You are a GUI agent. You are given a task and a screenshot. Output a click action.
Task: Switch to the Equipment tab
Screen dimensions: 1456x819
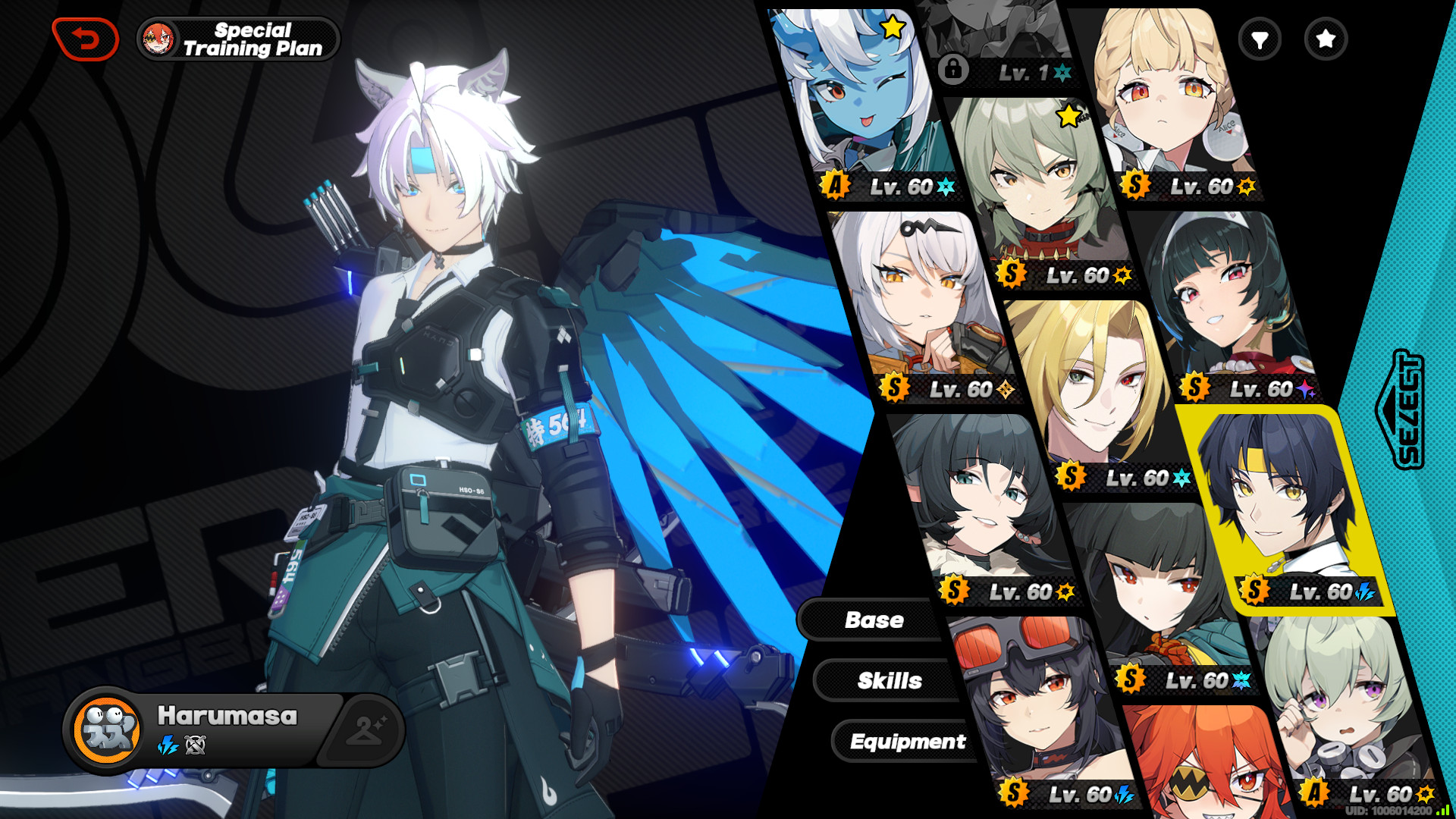coord(908,742)
